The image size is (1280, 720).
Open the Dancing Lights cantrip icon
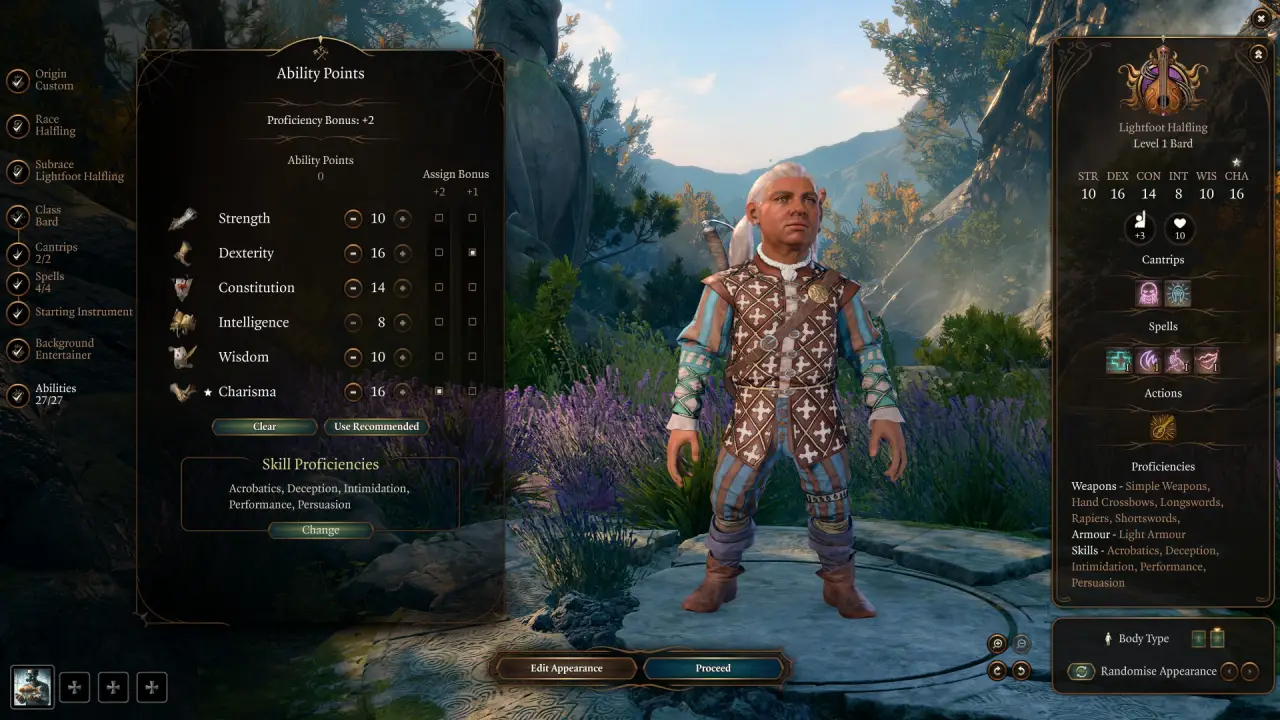1178,294
